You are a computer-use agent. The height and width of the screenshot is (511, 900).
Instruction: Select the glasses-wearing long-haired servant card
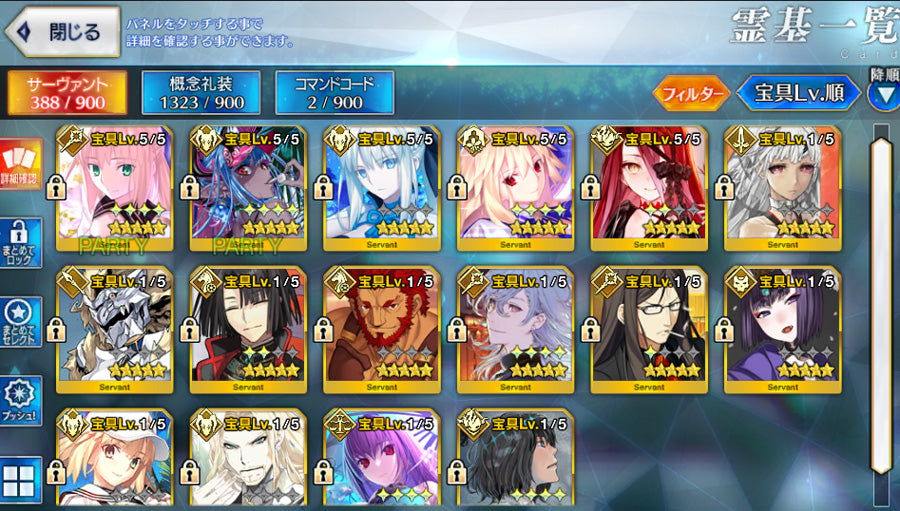pos(650,330)
